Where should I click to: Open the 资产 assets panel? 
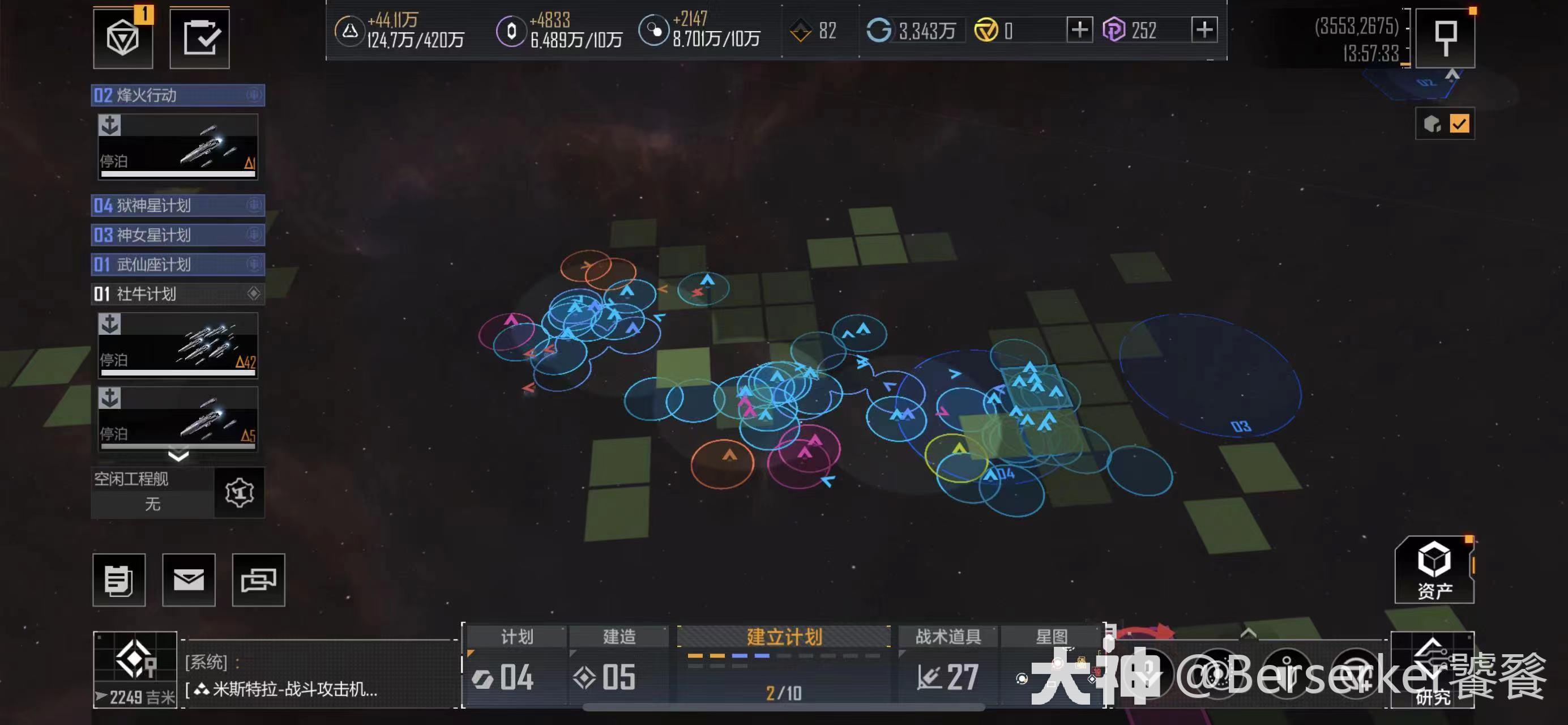pyautogui.click(x=1434, y=570)
